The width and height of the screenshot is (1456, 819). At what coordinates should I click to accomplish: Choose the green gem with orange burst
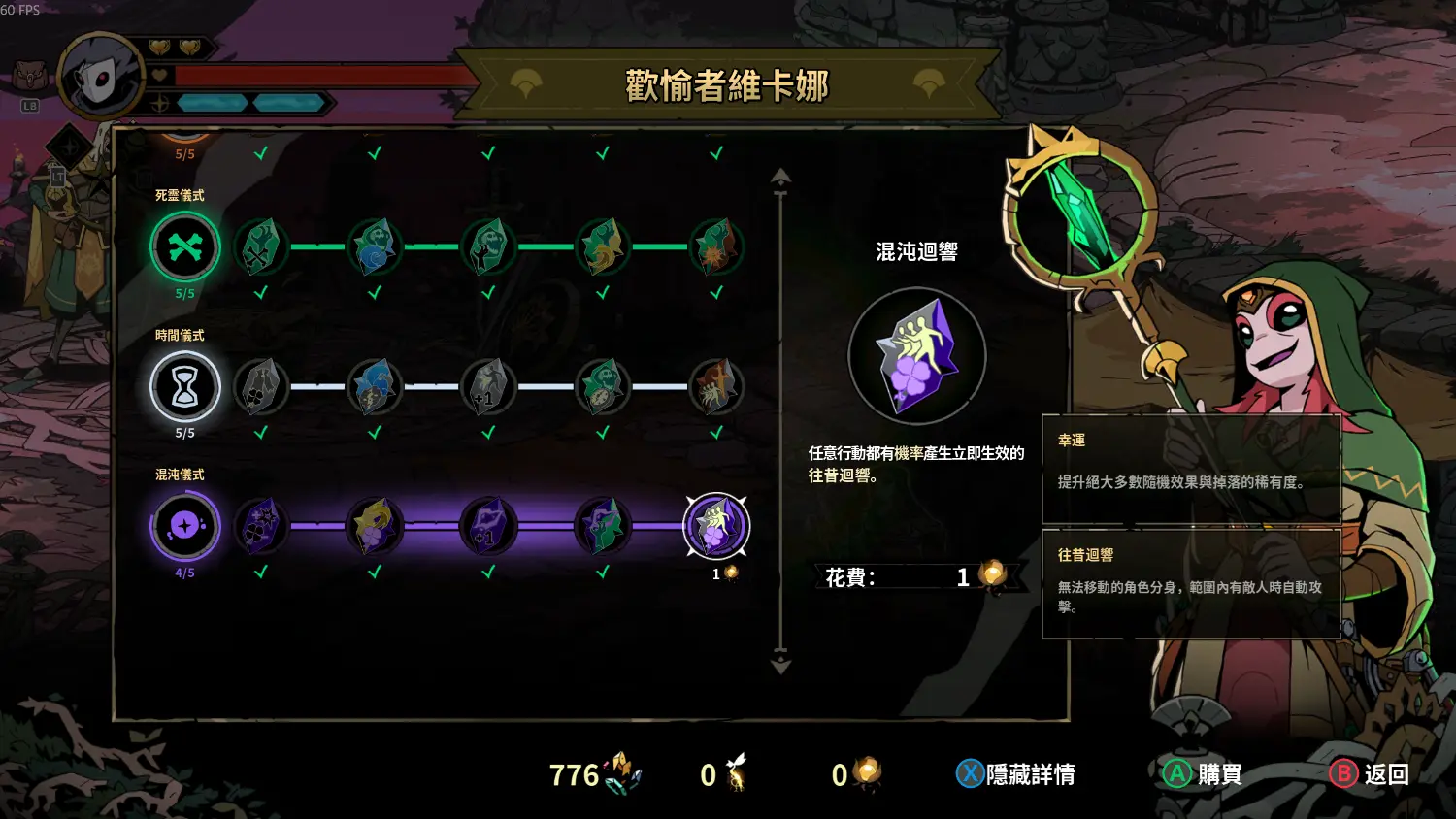pyautogui.click(x=716, y=247)
